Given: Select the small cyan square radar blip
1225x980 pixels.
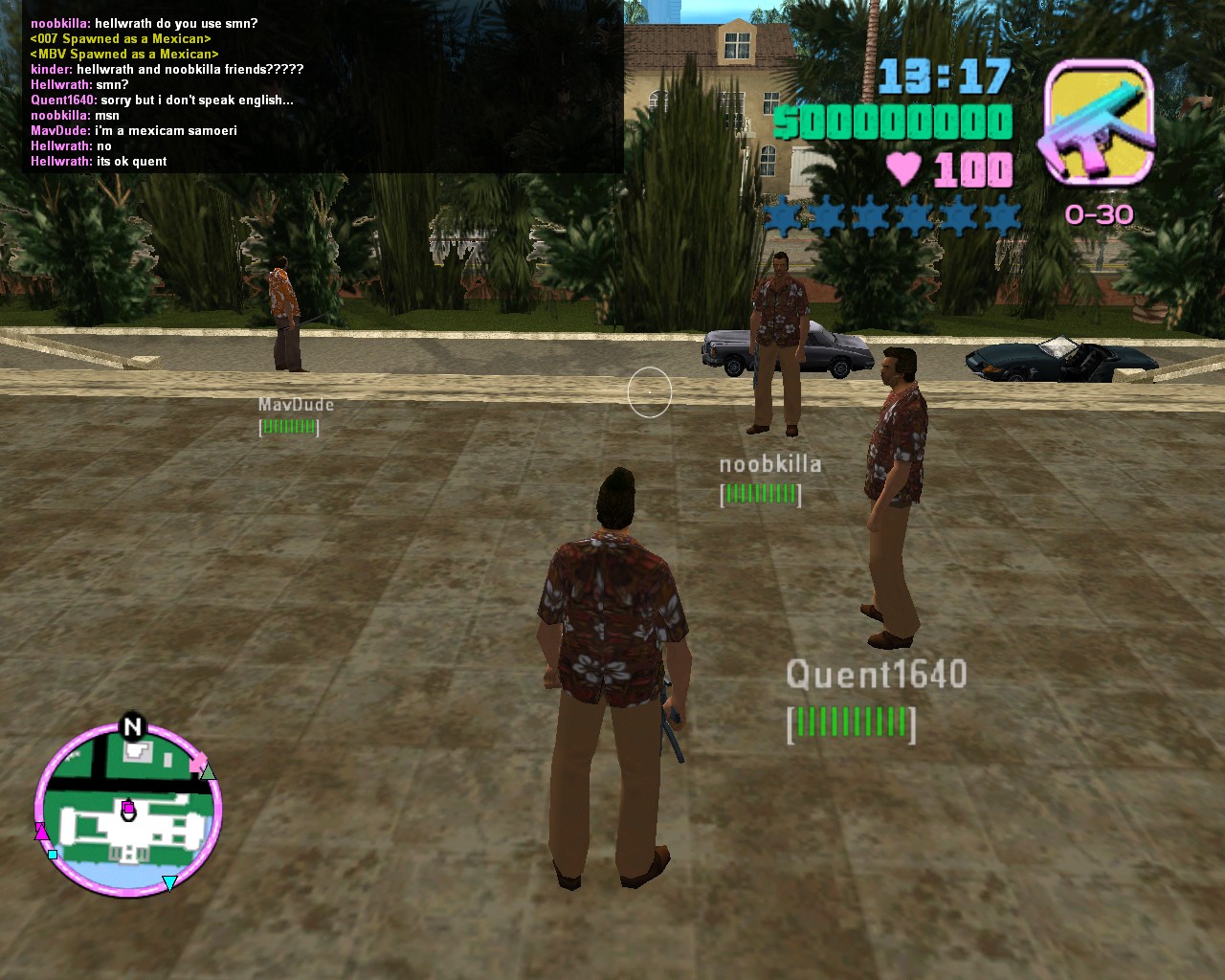Looking at the screenshot, I should click(53, 855).
